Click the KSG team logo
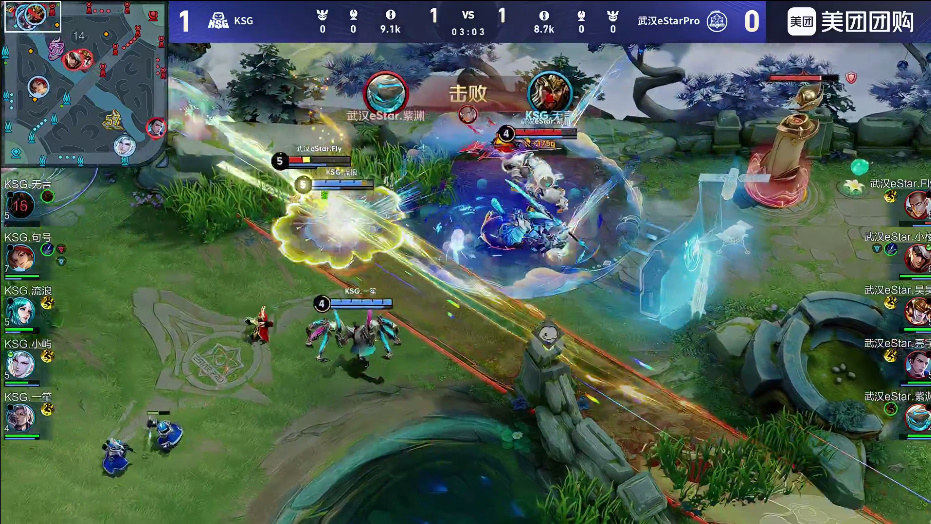Image resolution: width=931 pixels, height=524 pixels. 218,21
